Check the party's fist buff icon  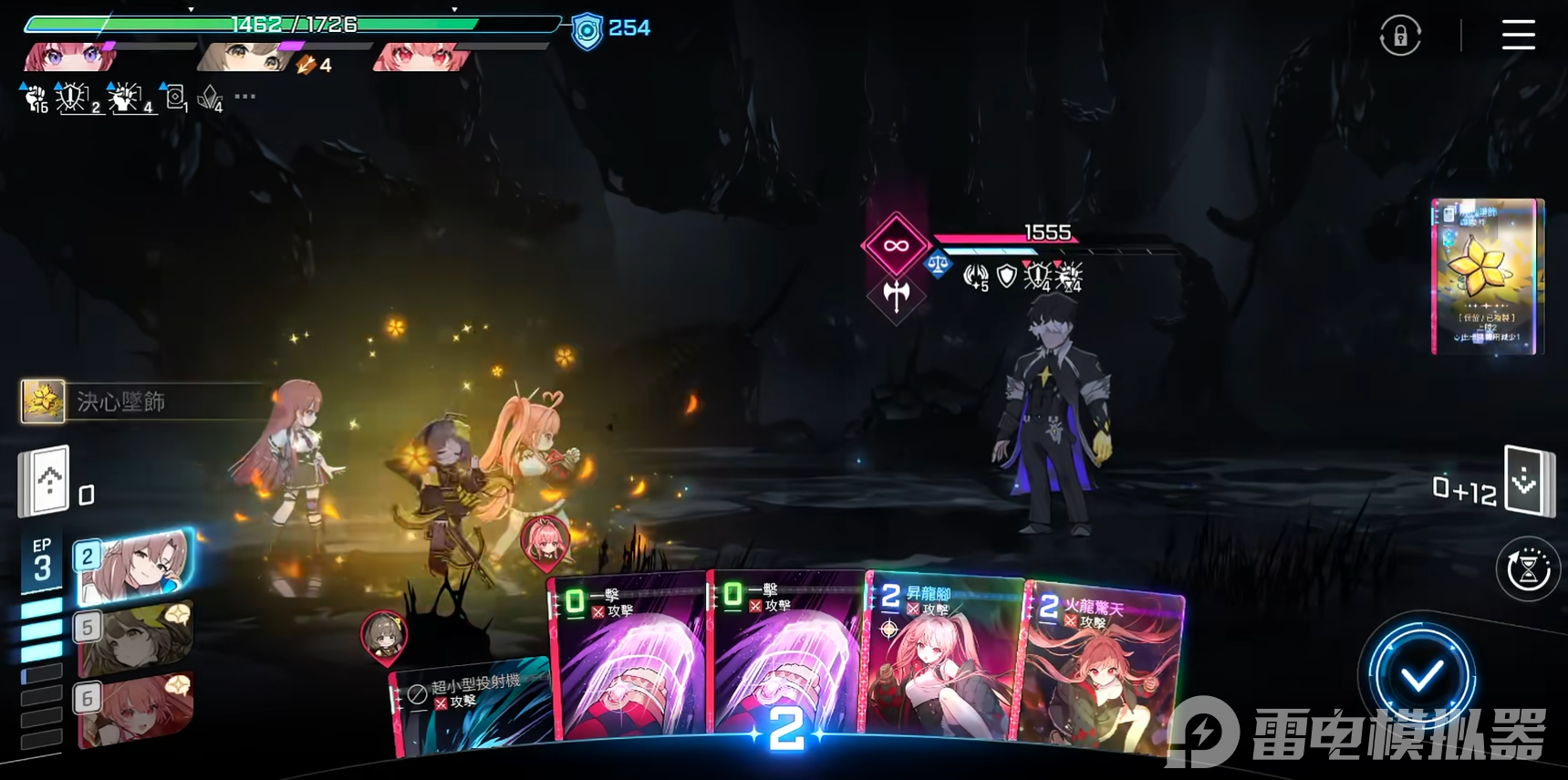click(35, 98)
